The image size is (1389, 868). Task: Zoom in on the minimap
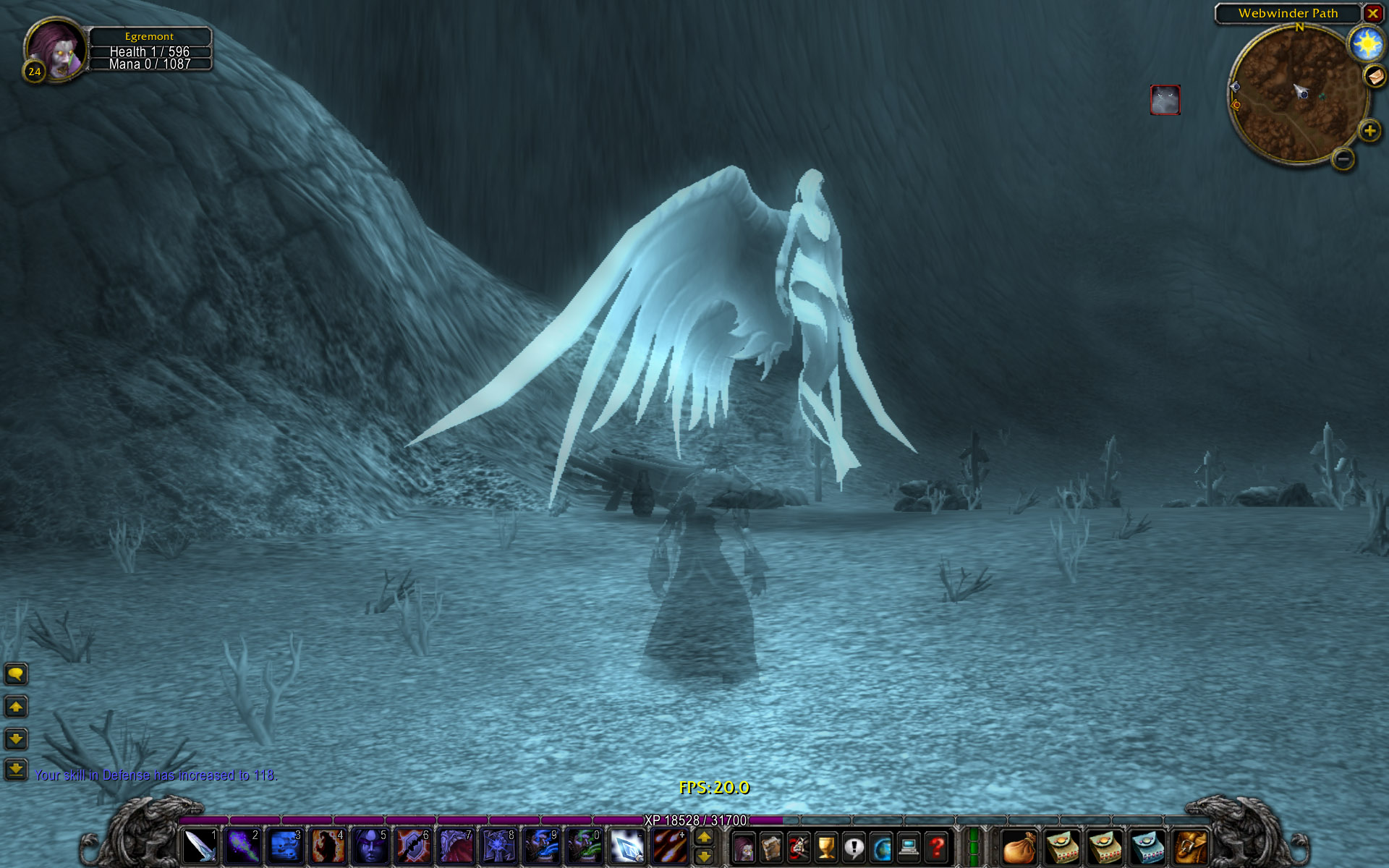(x=1369, y=131)
